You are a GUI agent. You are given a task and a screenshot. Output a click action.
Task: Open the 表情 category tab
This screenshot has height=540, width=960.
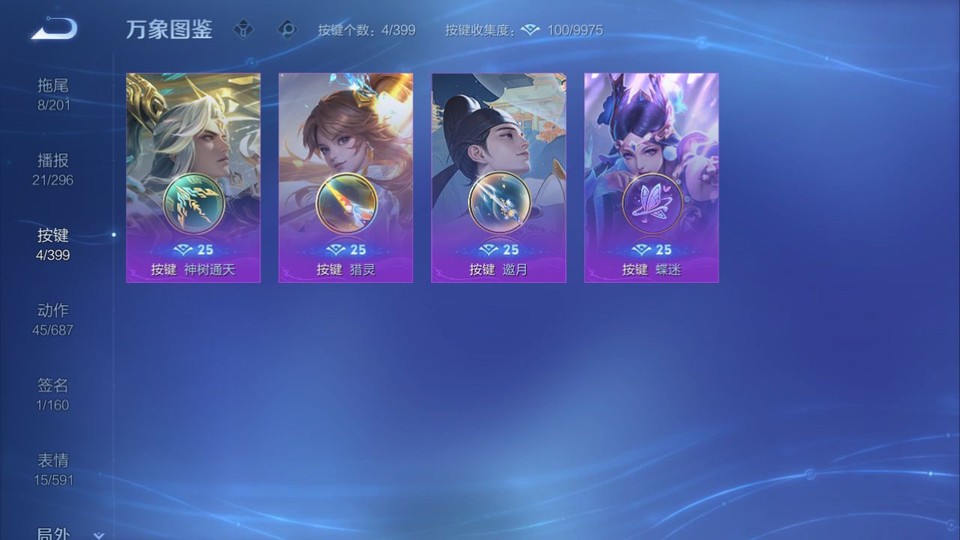pos(54,469)
